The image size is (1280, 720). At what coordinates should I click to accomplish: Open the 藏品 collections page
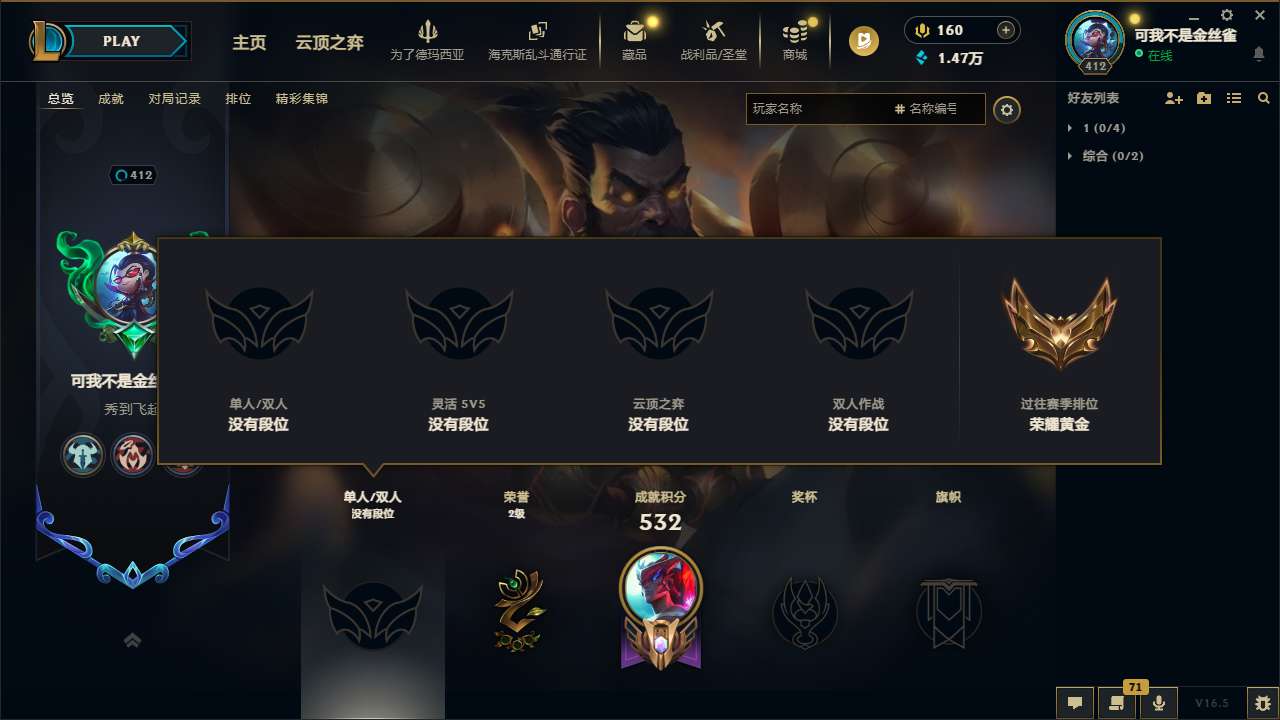635,41
